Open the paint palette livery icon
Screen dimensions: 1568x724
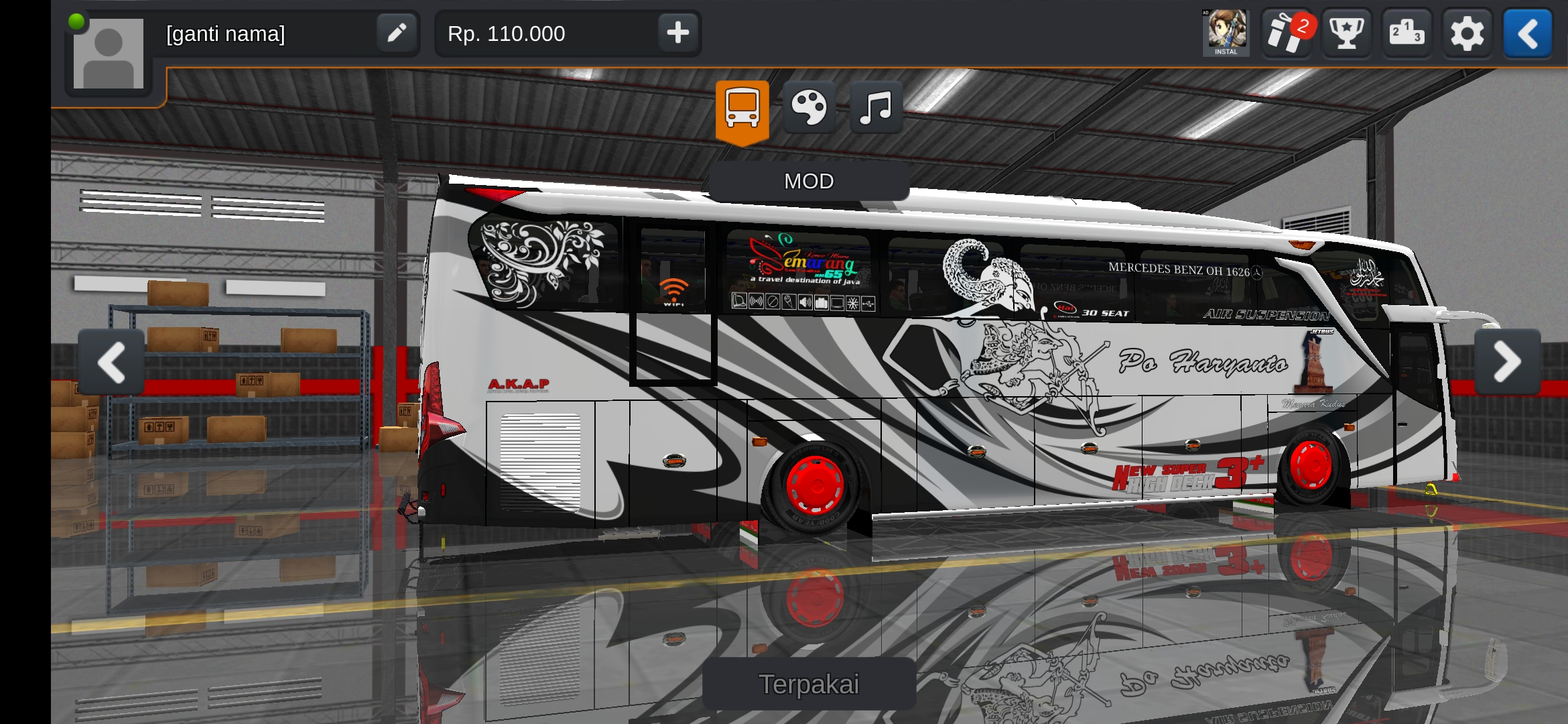click(809, 107)
